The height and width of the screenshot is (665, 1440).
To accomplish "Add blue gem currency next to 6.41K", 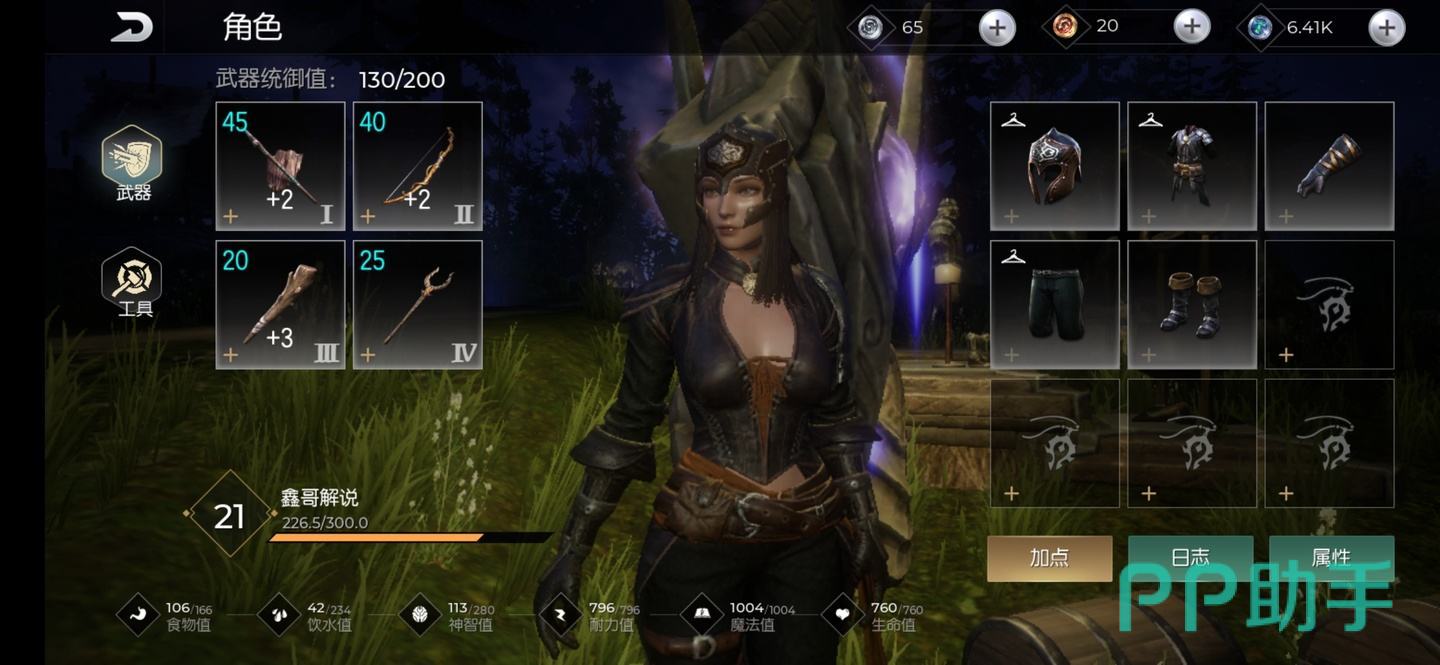I will point(1386,28).
